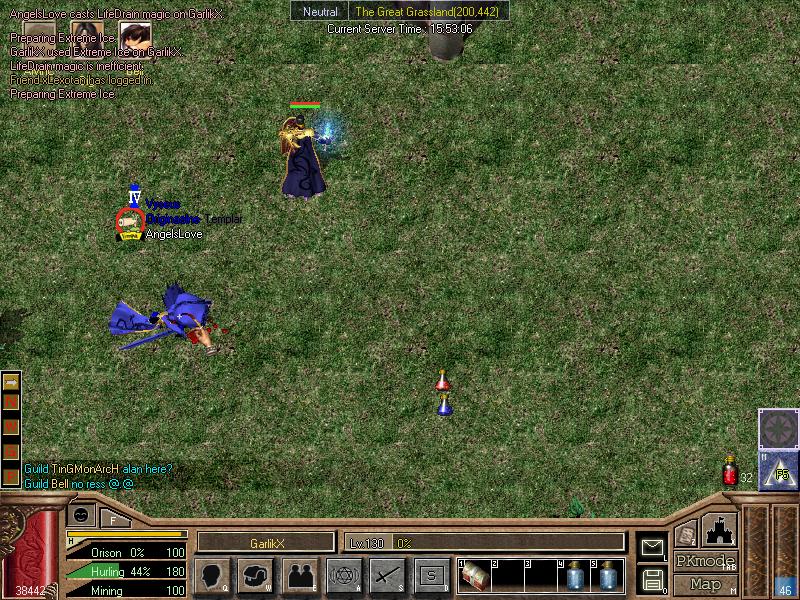Image resolution: width=800 pixels, height=600 pixels.
Task: Click the circular rune skill icon
Action: [x=778, y=429]
